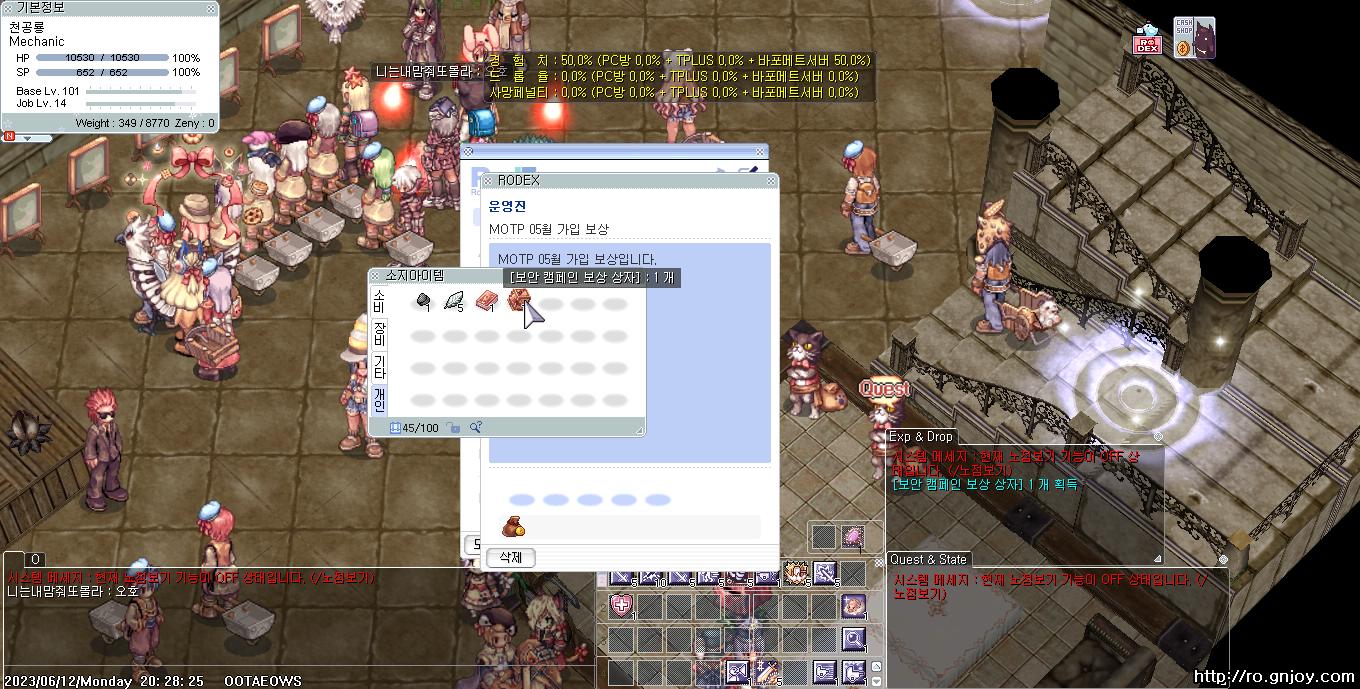
Task: Open the Cash Shop
Action: pos(1194,38)
